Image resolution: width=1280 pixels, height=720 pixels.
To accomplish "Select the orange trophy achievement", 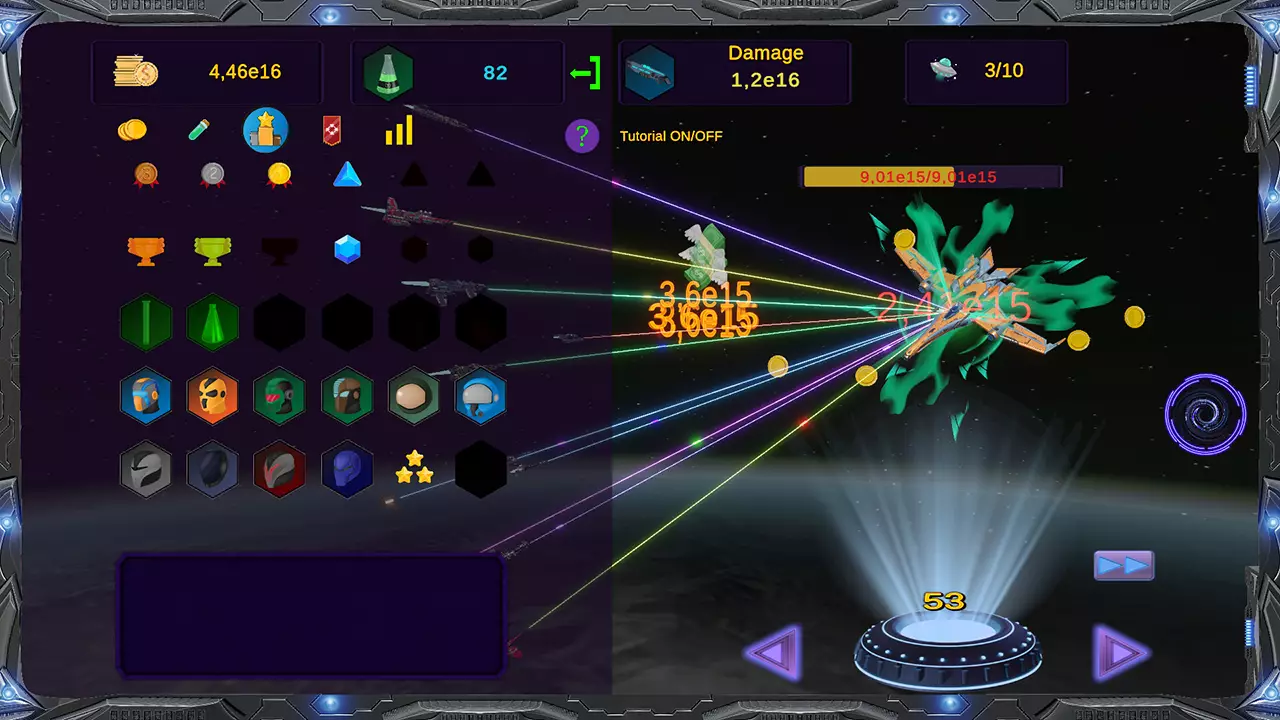I will click(x=145, y=250).
